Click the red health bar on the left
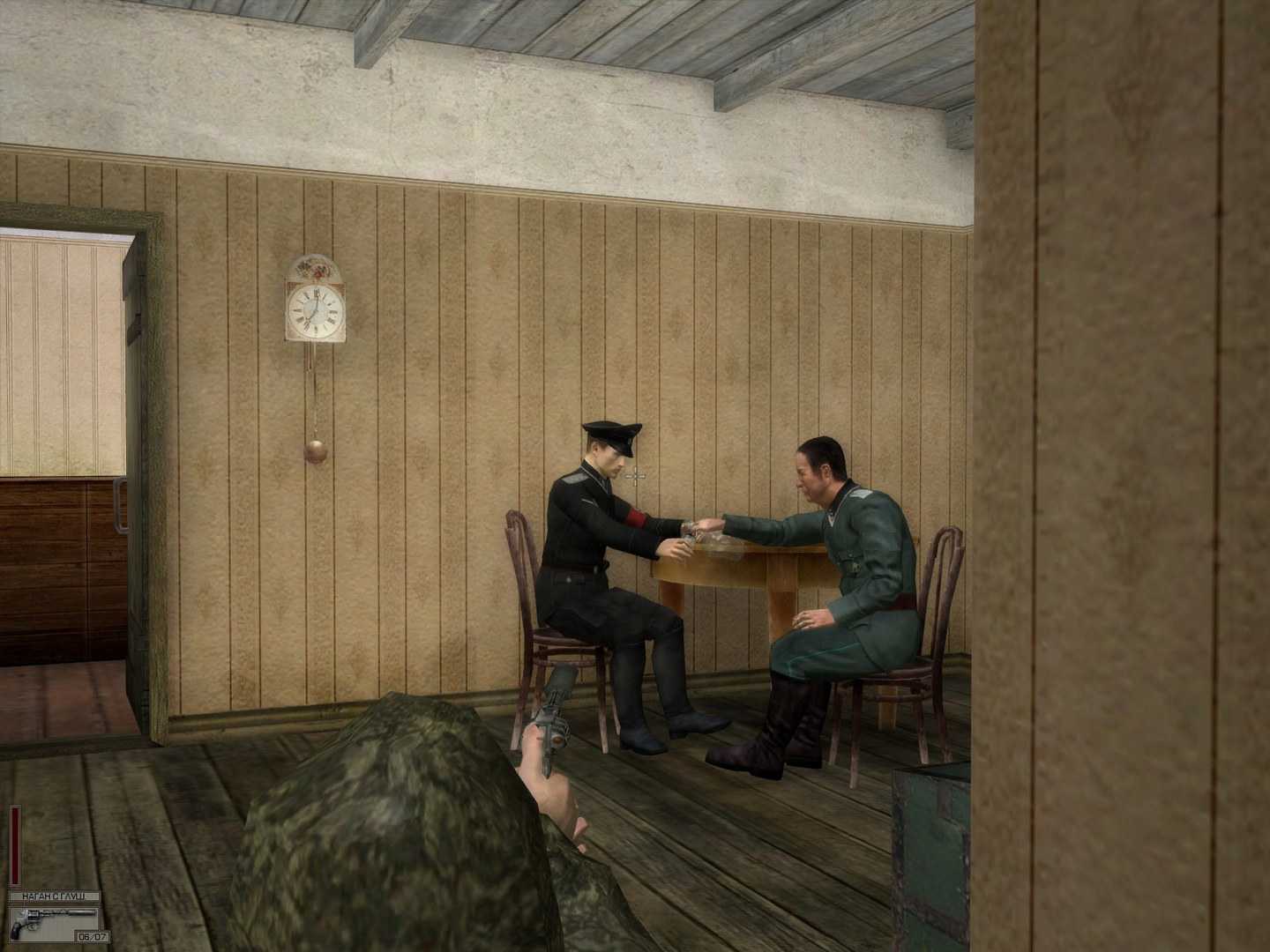Screen dimensions: 1270x952 [14, 846]
